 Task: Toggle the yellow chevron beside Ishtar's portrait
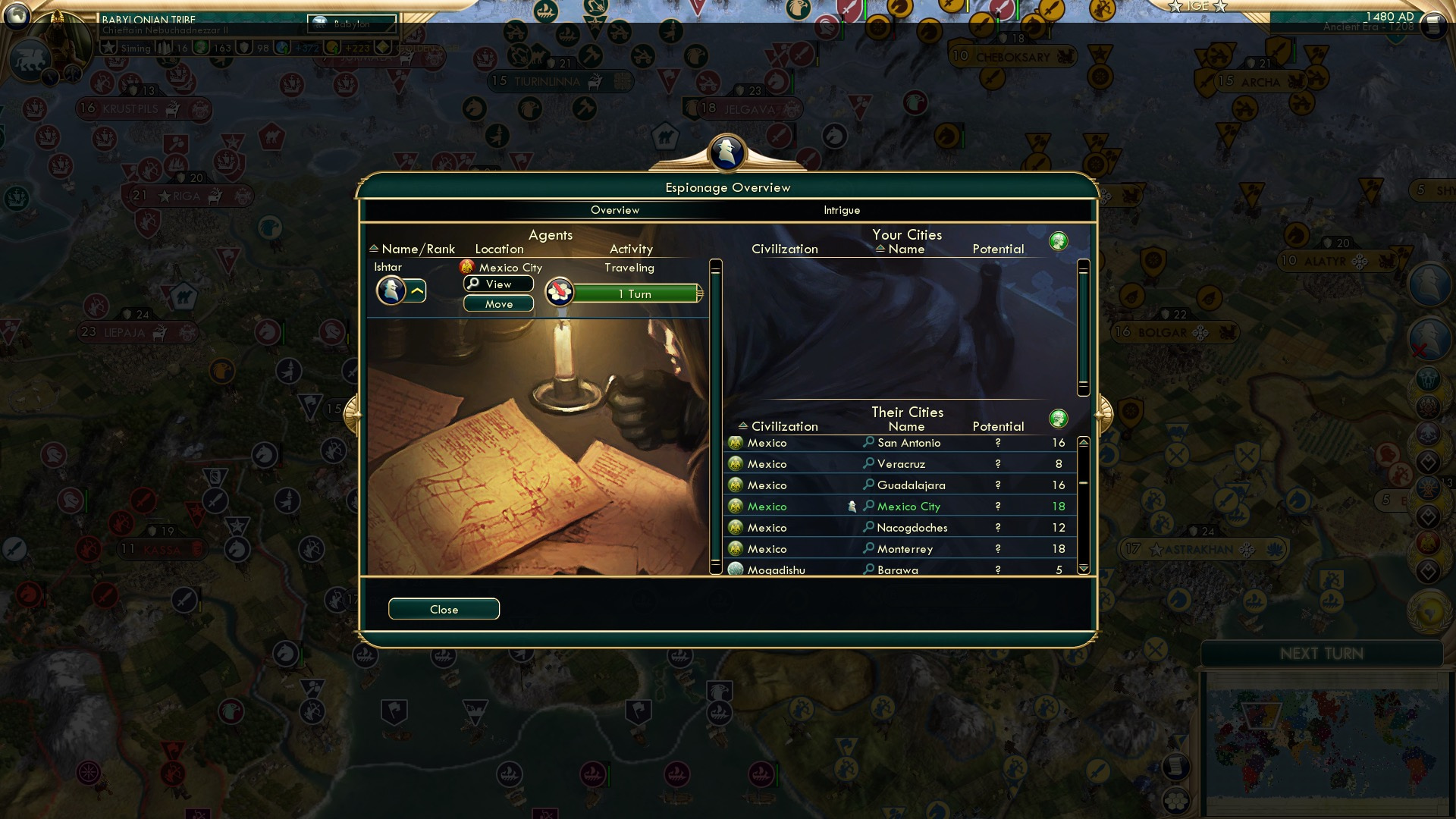tap(416, 290)
